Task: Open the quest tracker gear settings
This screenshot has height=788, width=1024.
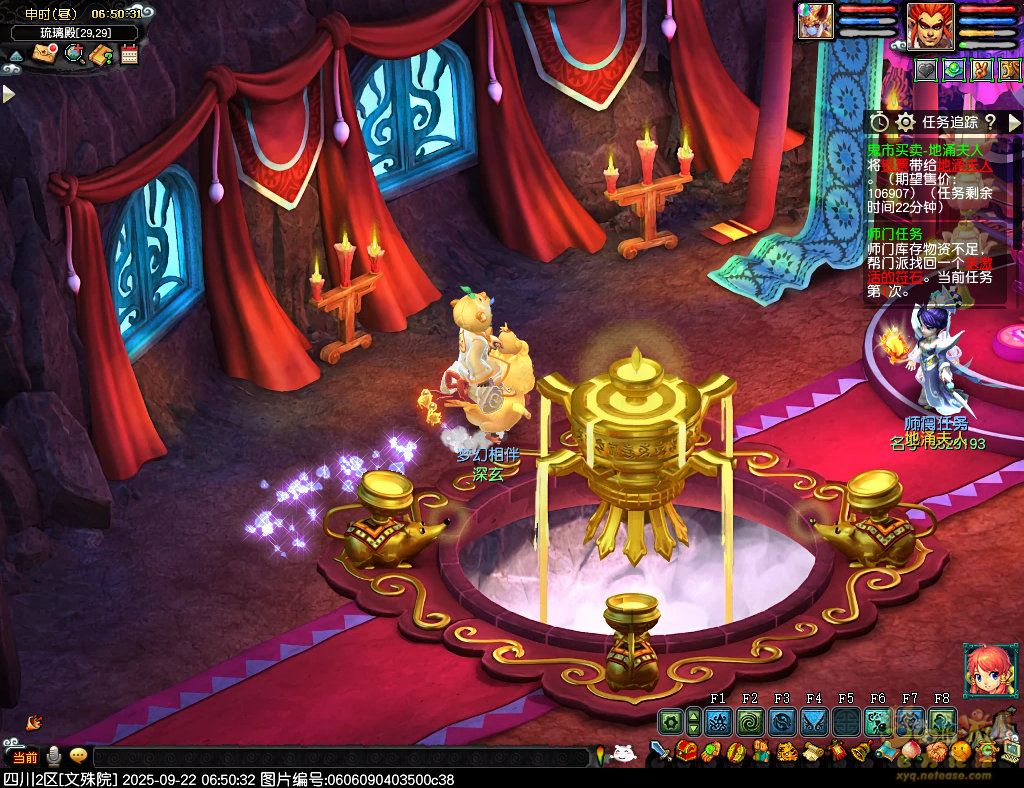Action: (x=905, y=122)
